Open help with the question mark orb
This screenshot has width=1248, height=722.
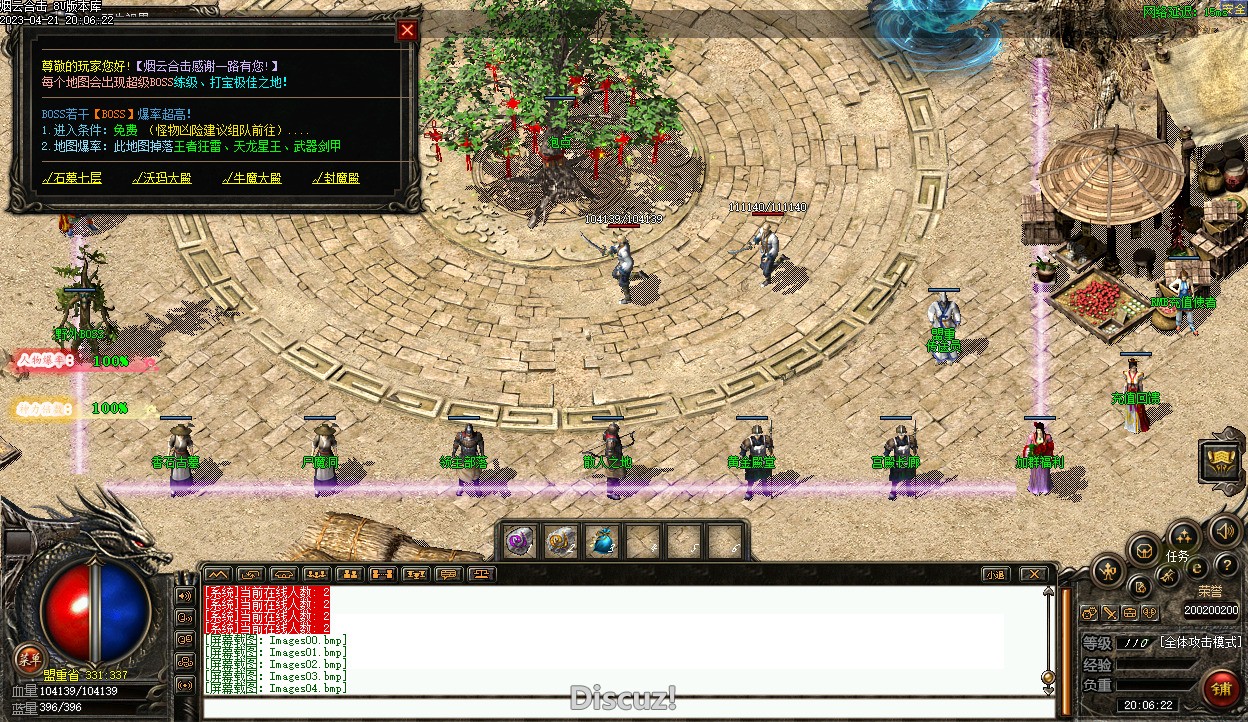pyautogui.click(x=1225, y=567)
